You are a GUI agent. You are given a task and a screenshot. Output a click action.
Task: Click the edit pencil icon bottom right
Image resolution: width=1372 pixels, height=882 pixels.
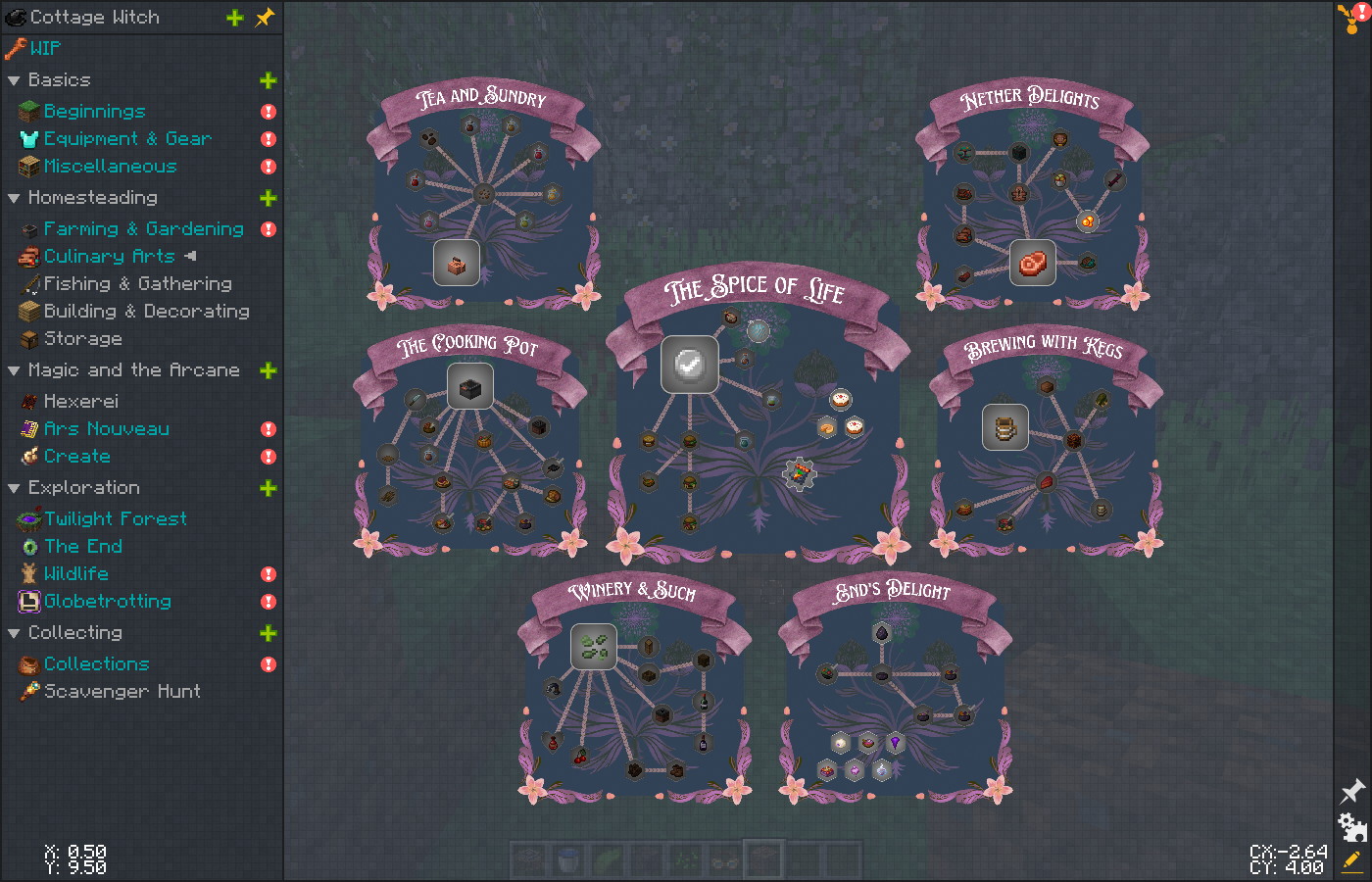(1350, 861)
